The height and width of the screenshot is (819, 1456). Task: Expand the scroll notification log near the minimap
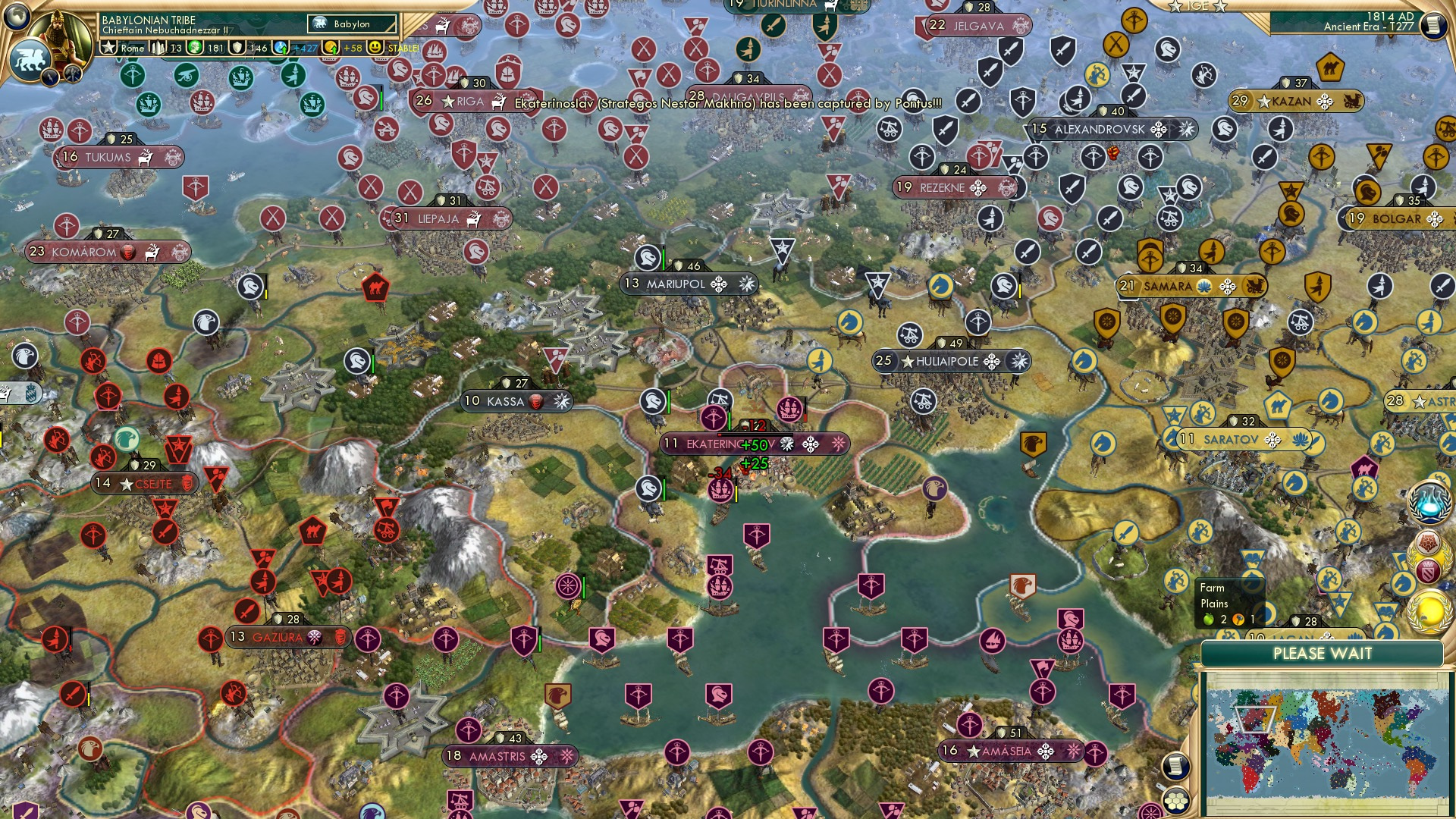tap(1176, 767)
